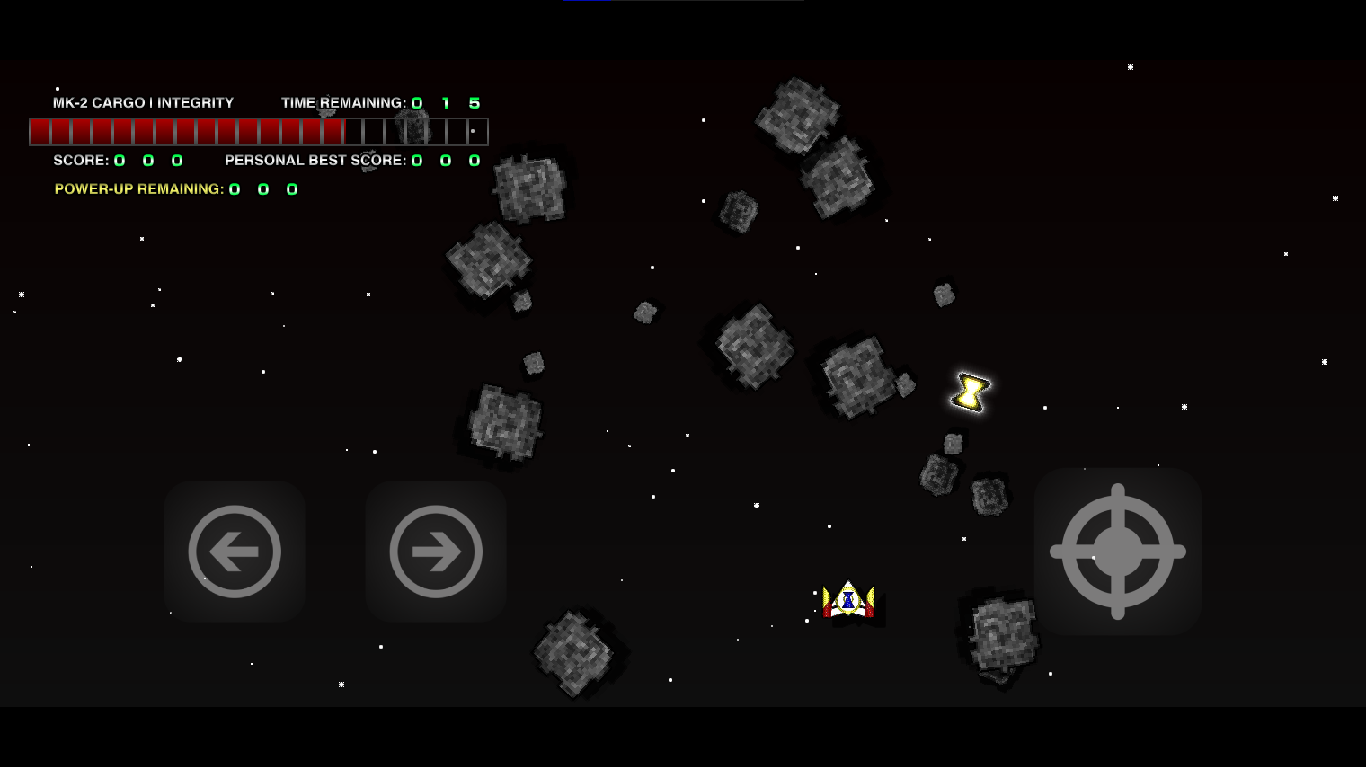This screenshot has height=767, width=1366.
Task: Select the TIME REMAINING counter digits
Action: point(444,102)
